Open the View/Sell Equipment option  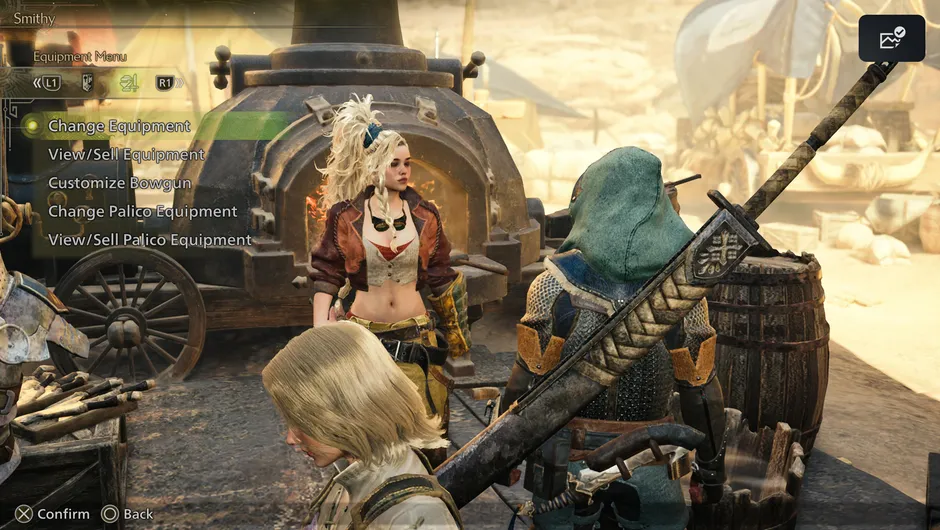pyautogui.click(x=126, y=155)
